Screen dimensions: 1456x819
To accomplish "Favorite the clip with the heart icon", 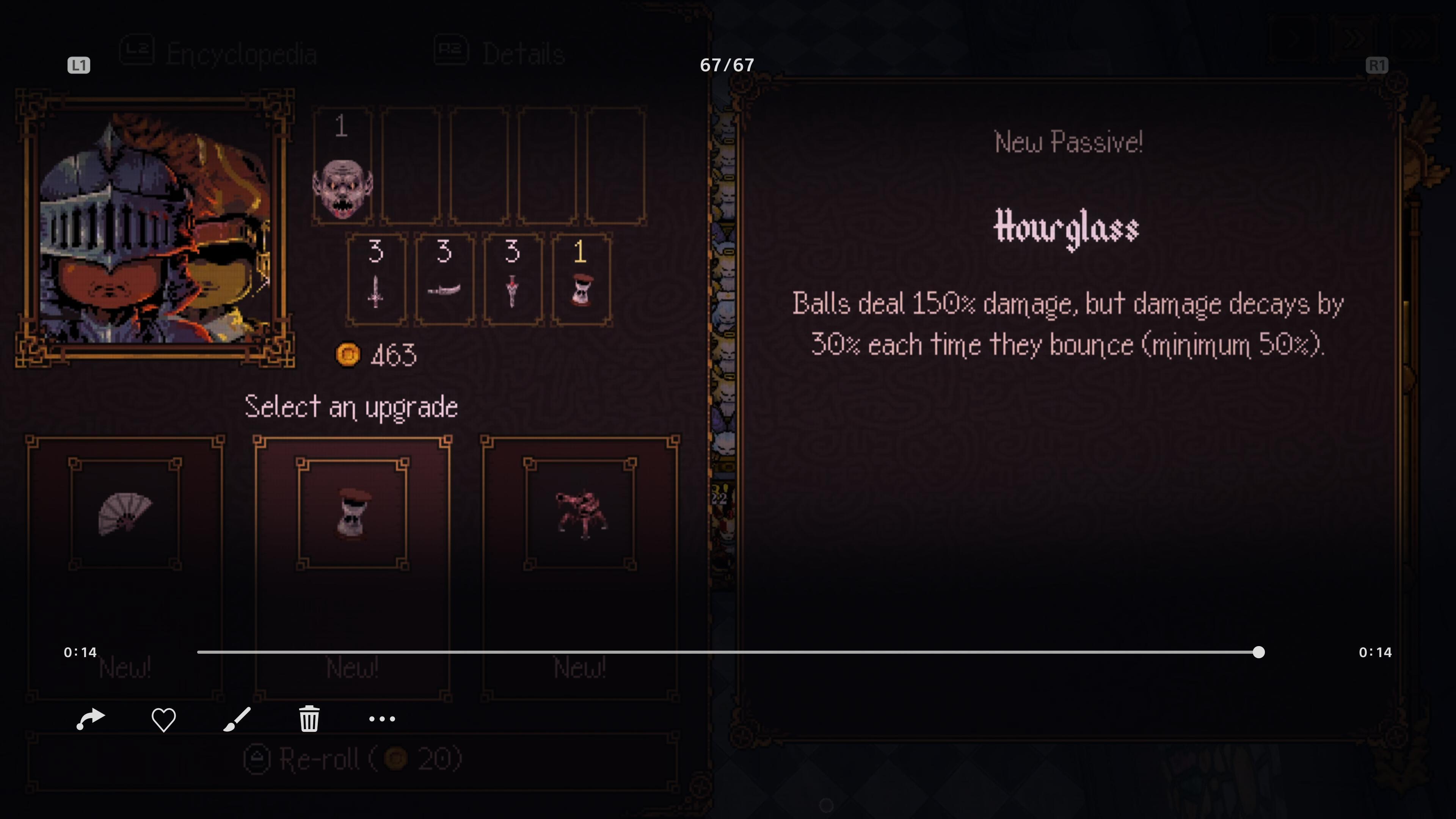I will (163, 719).
